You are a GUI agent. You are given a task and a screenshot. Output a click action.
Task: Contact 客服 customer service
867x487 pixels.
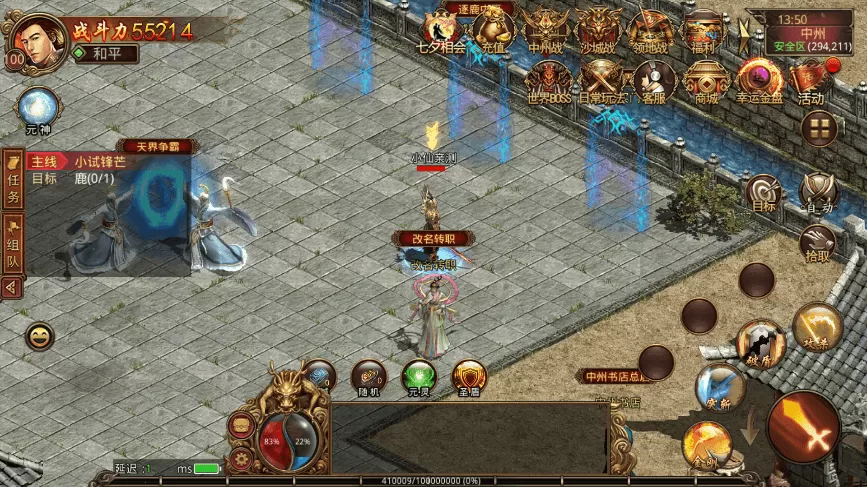(x=655, y=82)
